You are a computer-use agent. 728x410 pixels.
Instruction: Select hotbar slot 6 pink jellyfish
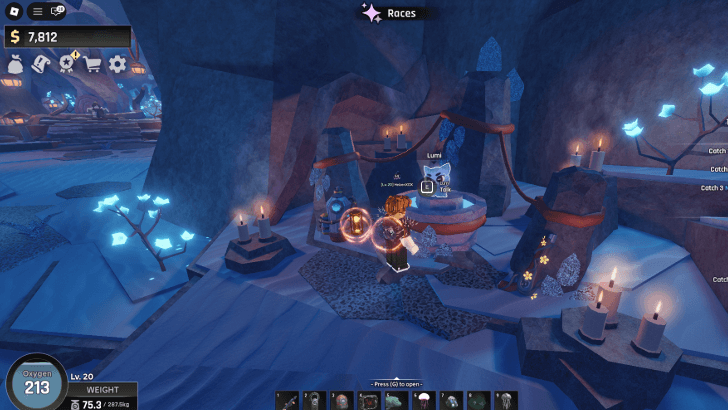pyautogui.click(x=424, y=400)
